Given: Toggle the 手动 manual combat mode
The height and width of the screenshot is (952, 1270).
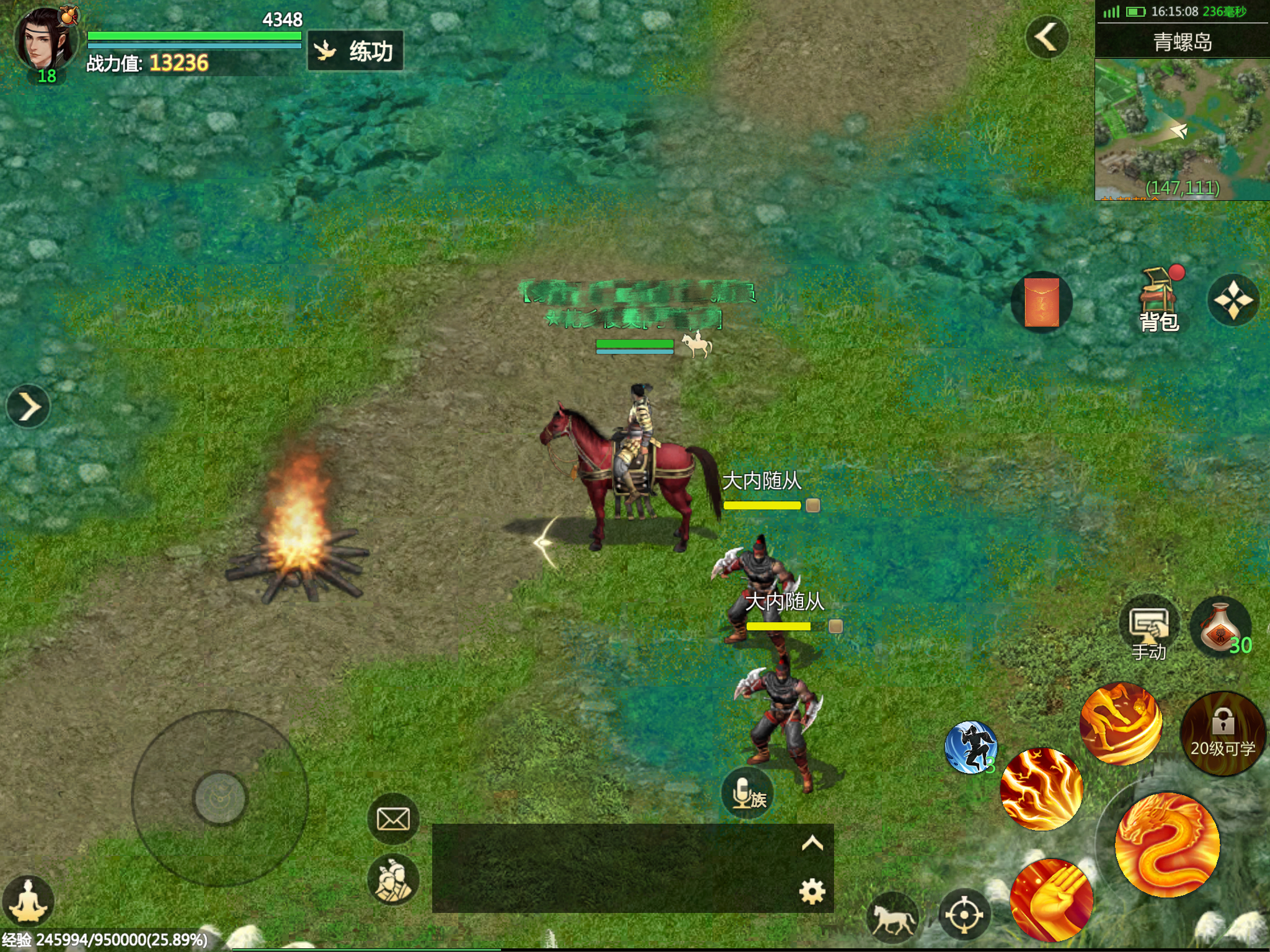Looking at the screenshot, I should click(1148, 628).
